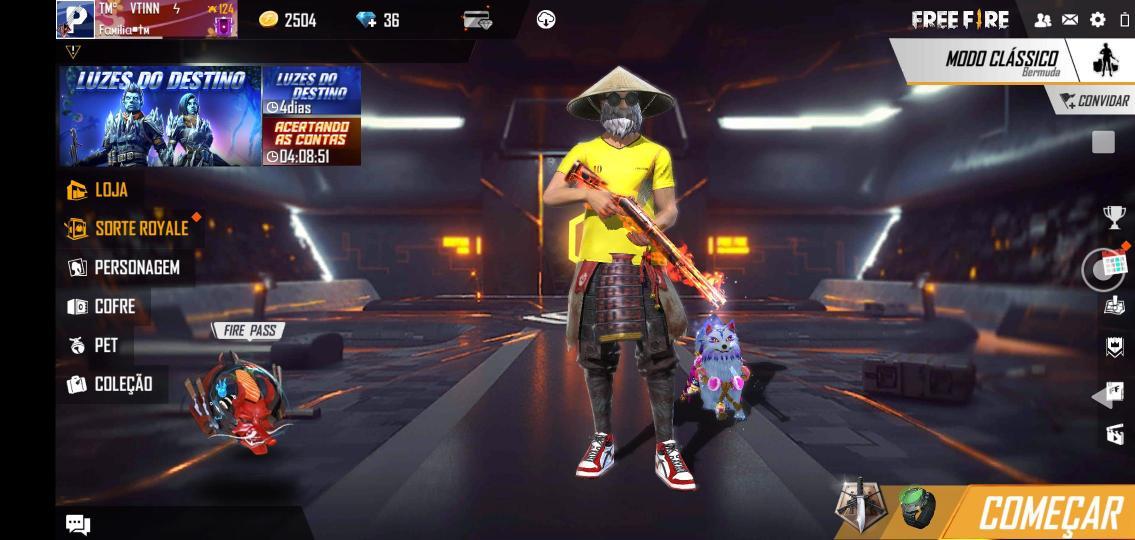Open the Fire Pass red mask badge
Viewport: 1135px width, 540px height.
coord(243,400)
